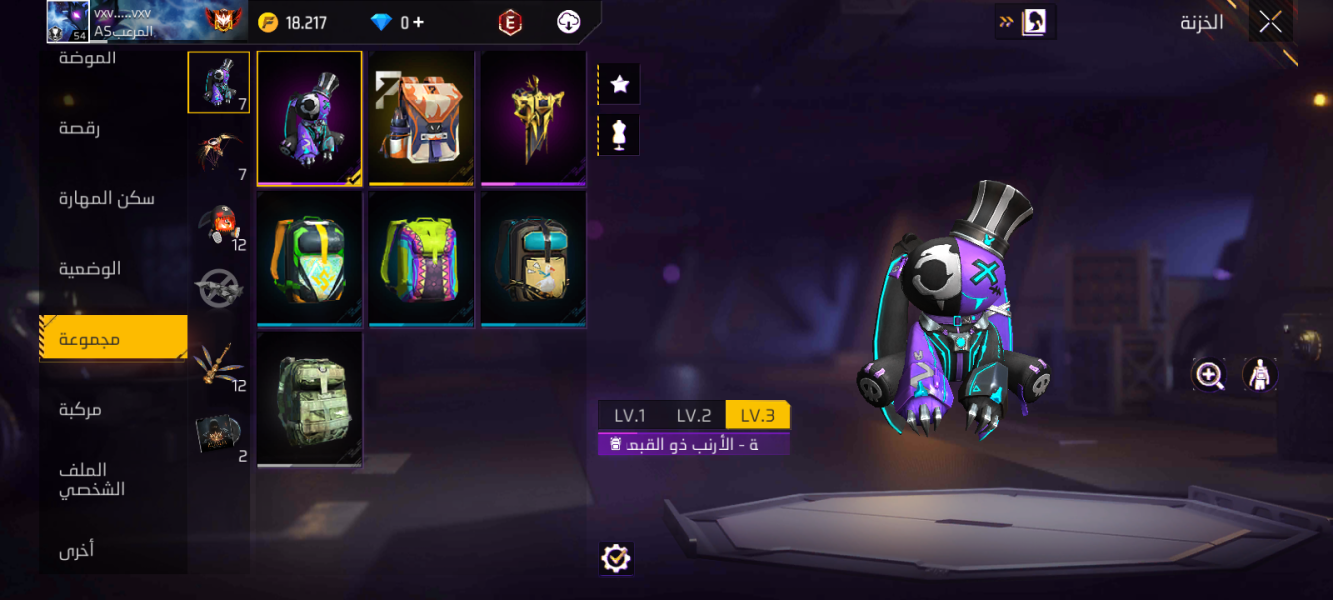Click the magnifier zoom button
The width and height of the screenshot is (1333, 600).
pyautogui.click(x=1209, y=375)
